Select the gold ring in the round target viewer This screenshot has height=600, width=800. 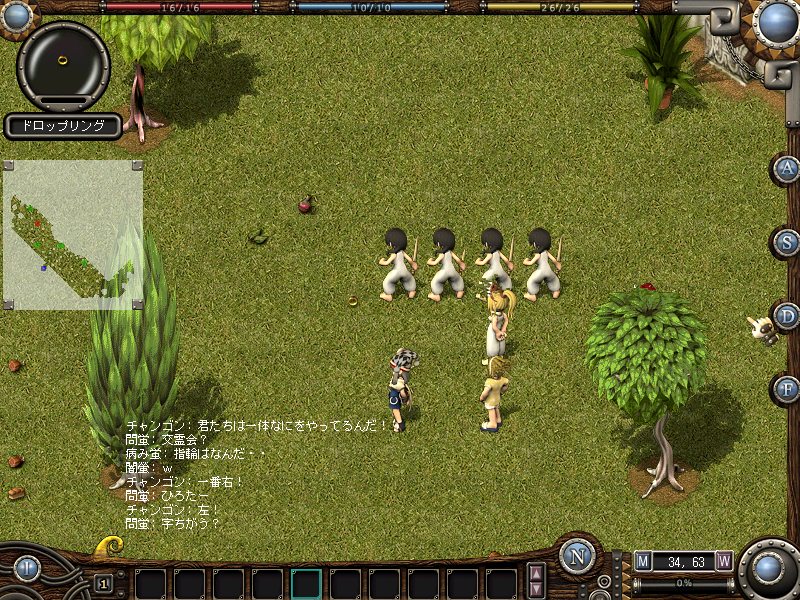point(63,61)
